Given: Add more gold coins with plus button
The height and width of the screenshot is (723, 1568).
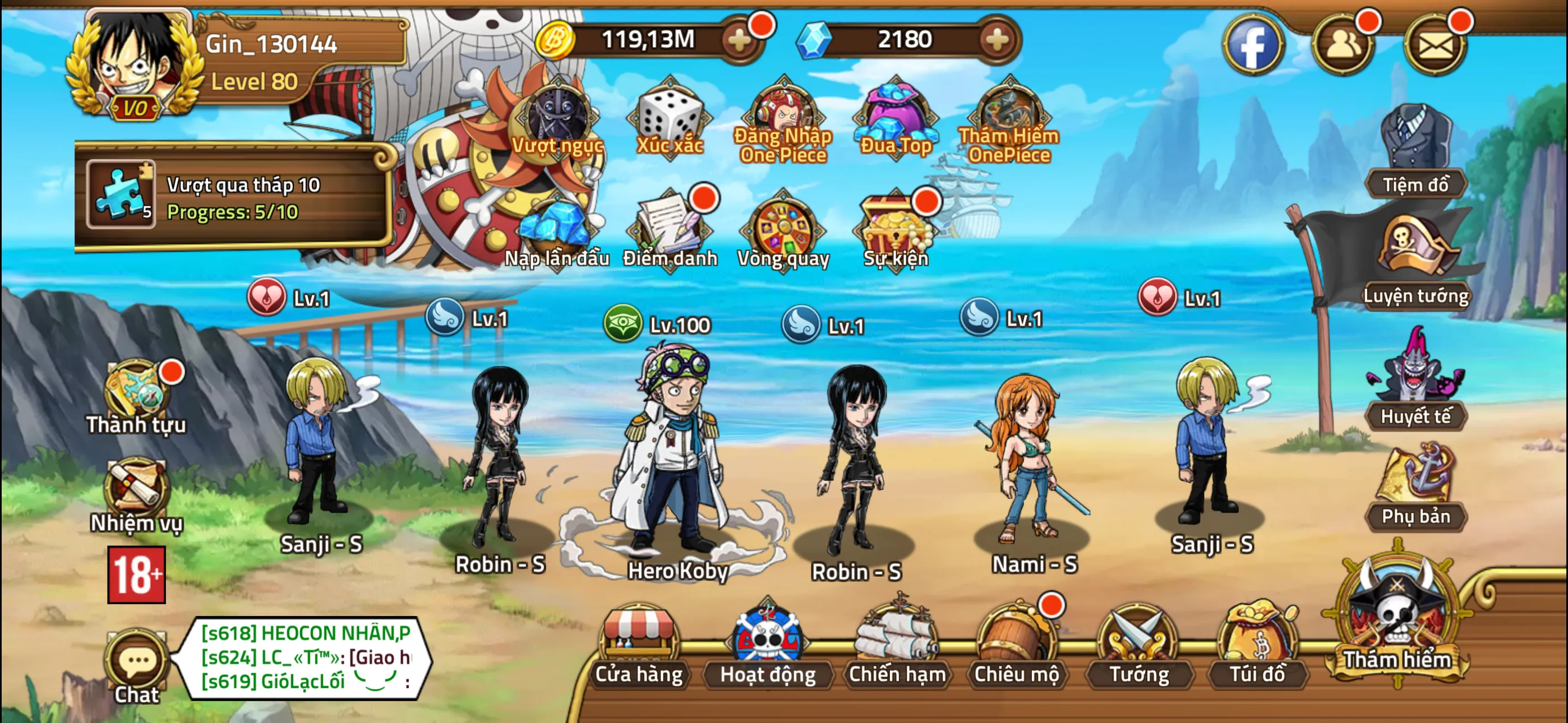Looking at the screenshot, I should click(740, 40).
